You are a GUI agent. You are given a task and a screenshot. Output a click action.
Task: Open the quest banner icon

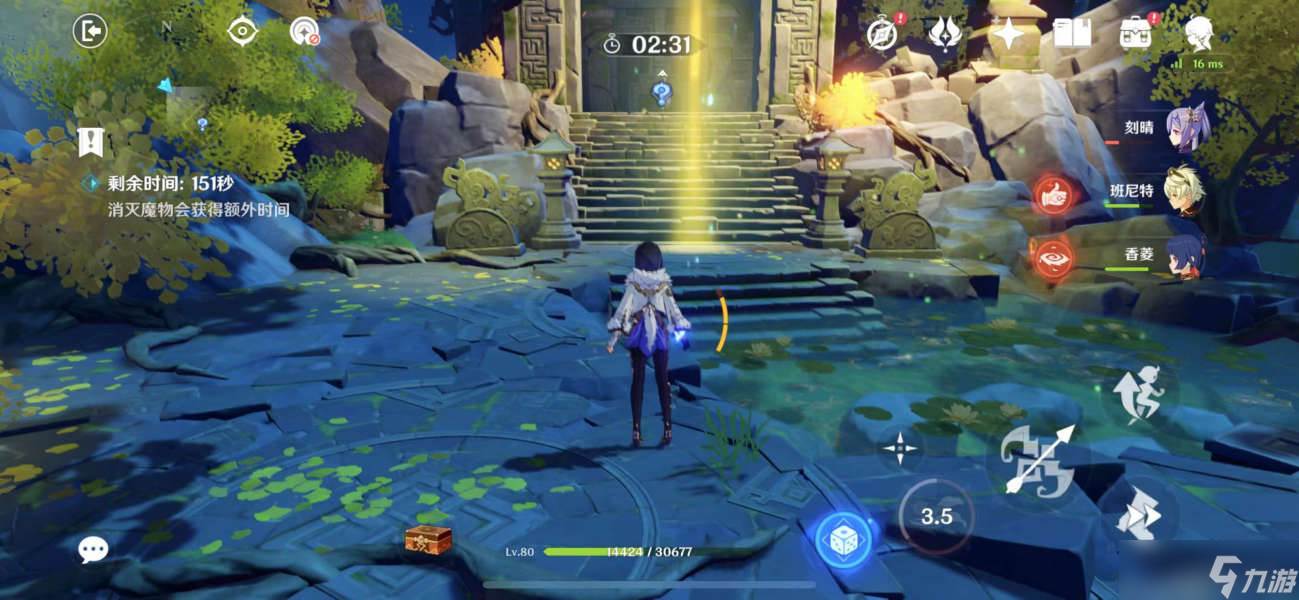90,141
